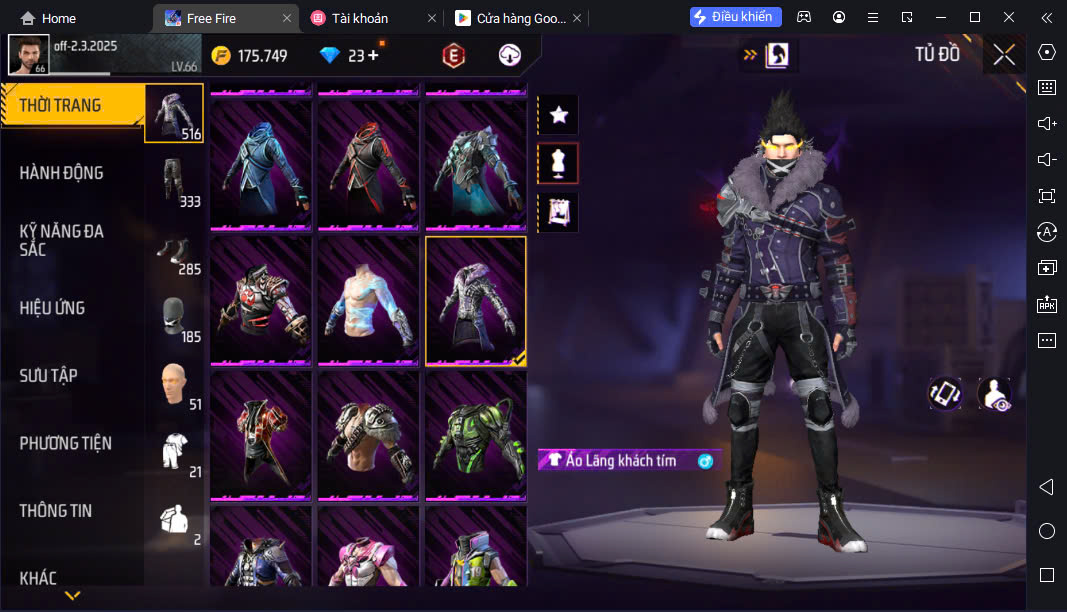This screenshot has width=1067, height=612.
Task: Open the star favorites filter
Action: 558,116
